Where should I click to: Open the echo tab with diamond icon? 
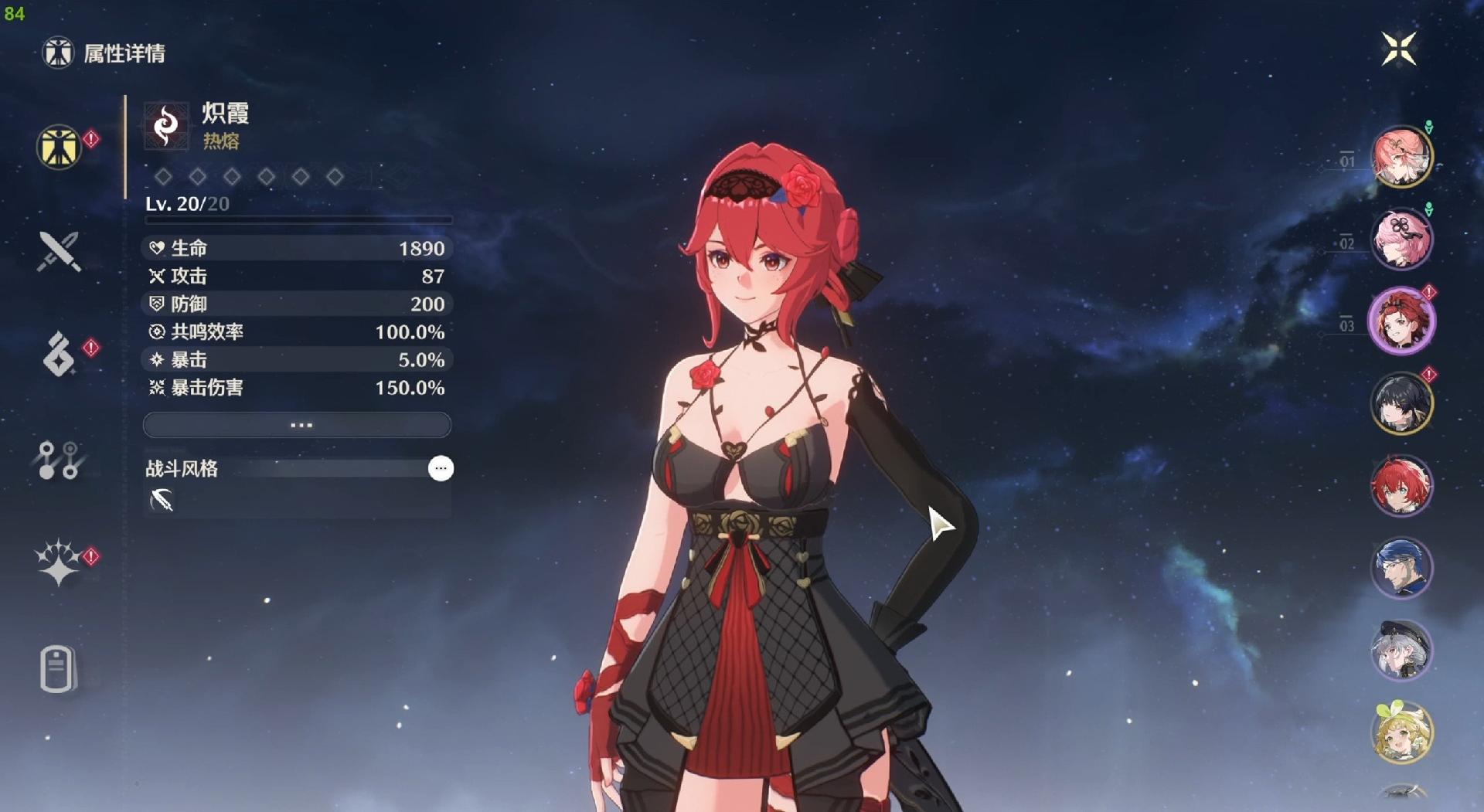(x=59, y=355)
